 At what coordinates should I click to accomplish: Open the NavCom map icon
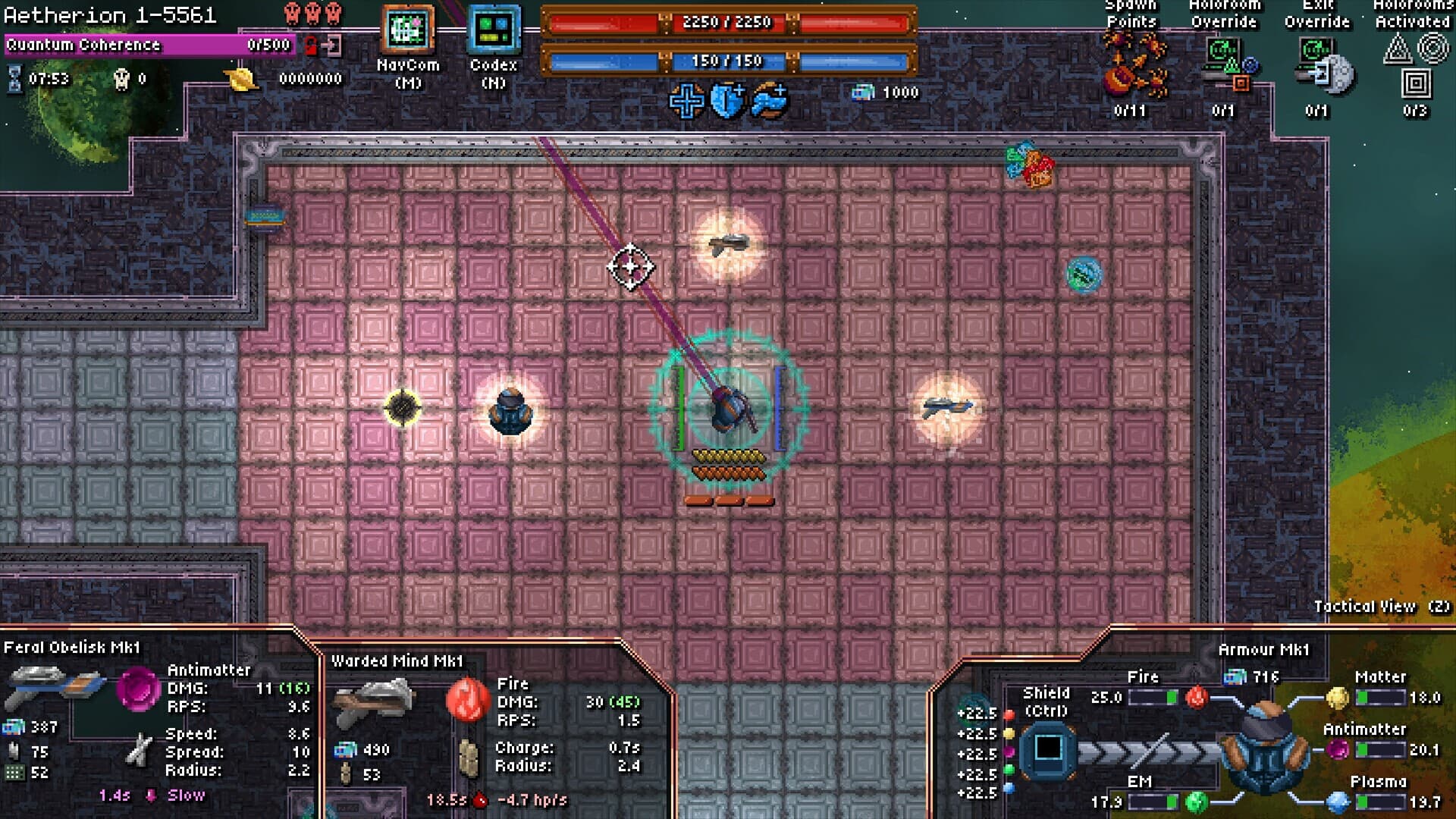coord(408,30)
